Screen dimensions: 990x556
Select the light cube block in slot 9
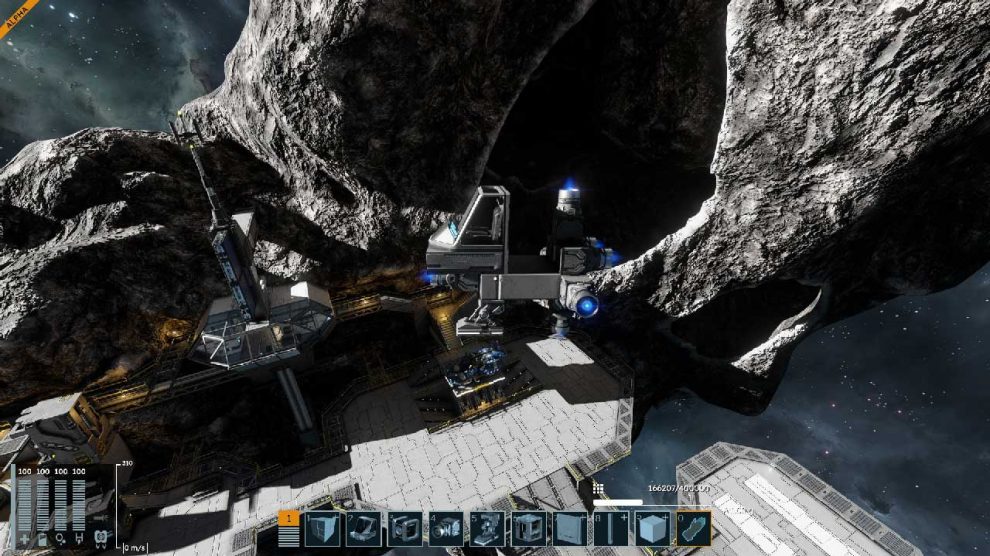pos(652,528)
